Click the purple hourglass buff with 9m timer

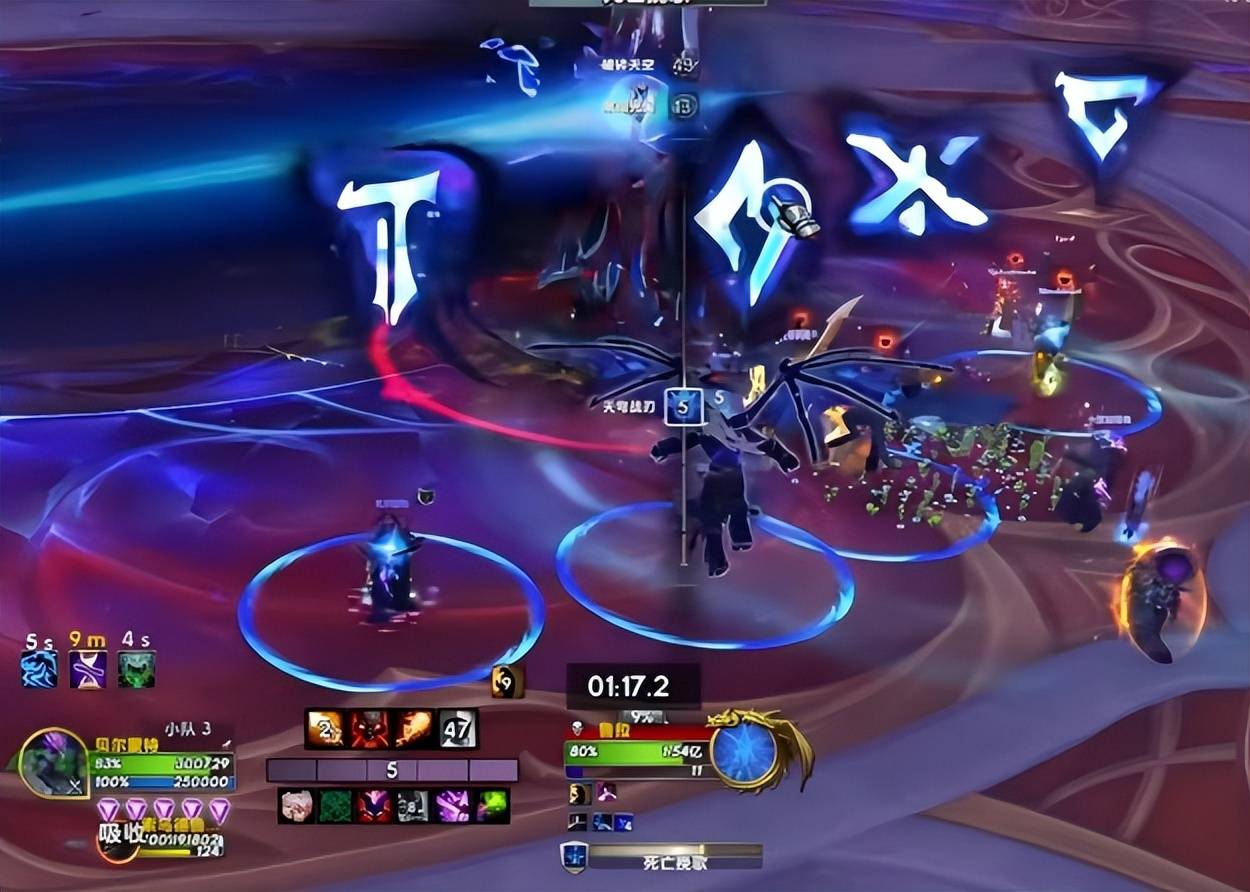(x=88, y=668)
